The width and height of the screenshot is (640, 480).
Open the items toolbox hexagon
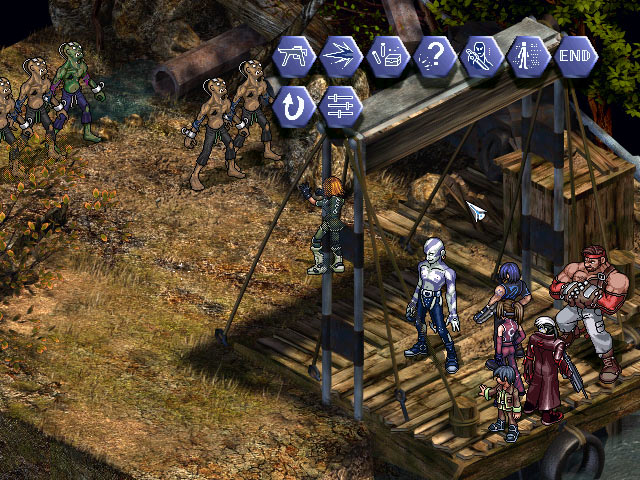[x=387, y=53]
